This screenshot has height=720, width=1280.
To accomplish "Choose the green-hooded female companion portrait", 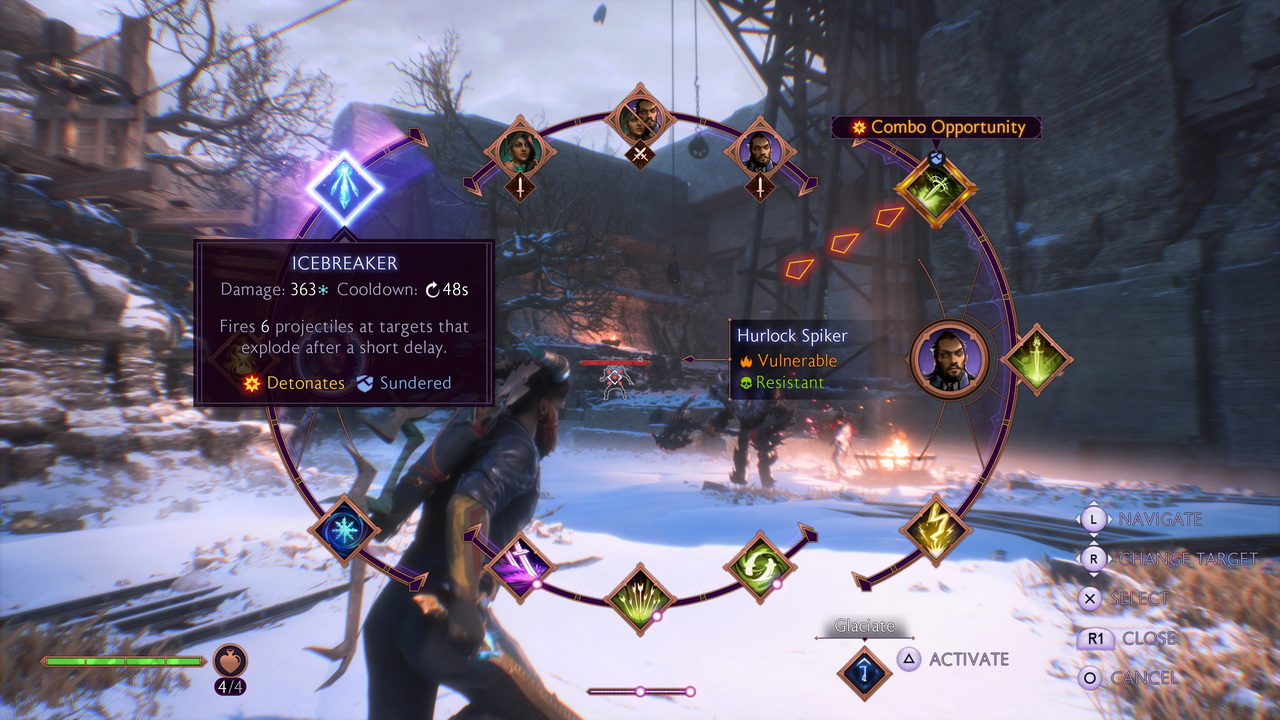I will 520,151.
